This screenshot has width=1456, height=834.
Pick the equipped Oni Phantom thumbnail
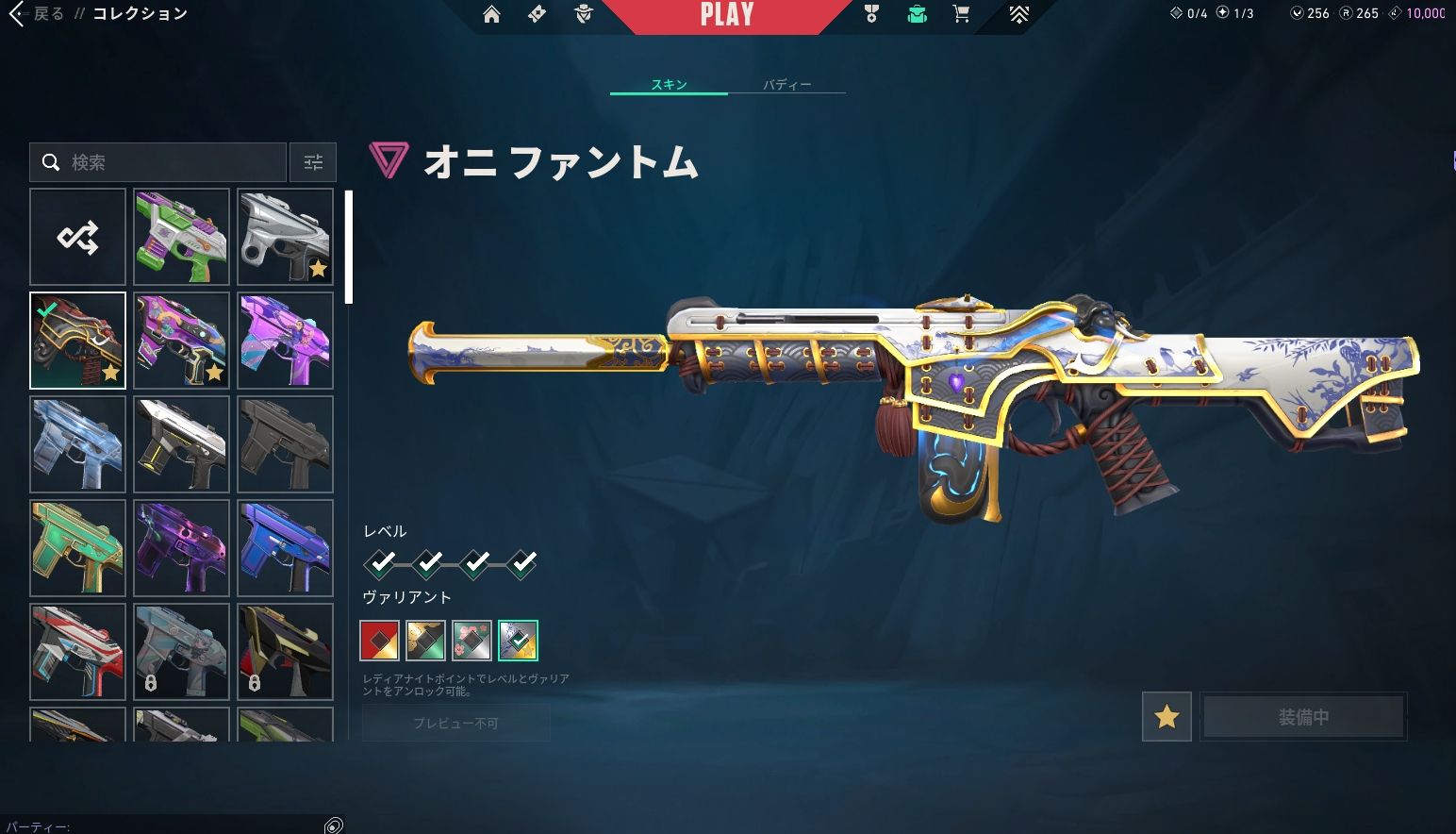tap(77, 341)
